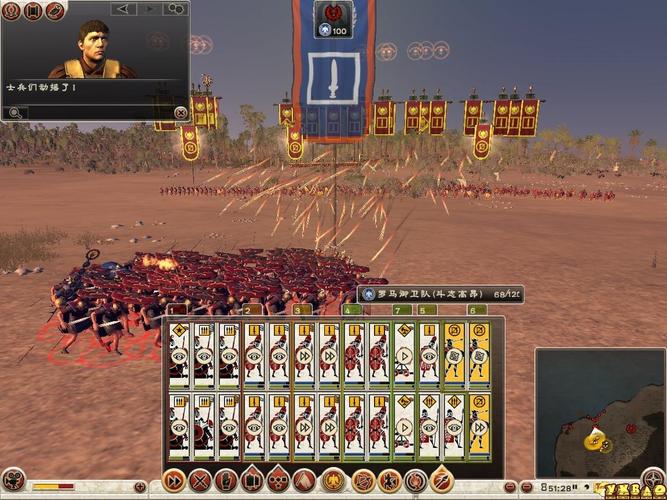Image resolution: width=667 pixels, height=500 pixels.
Task: Close the advisor panel
Action: [x=180, y=113]
